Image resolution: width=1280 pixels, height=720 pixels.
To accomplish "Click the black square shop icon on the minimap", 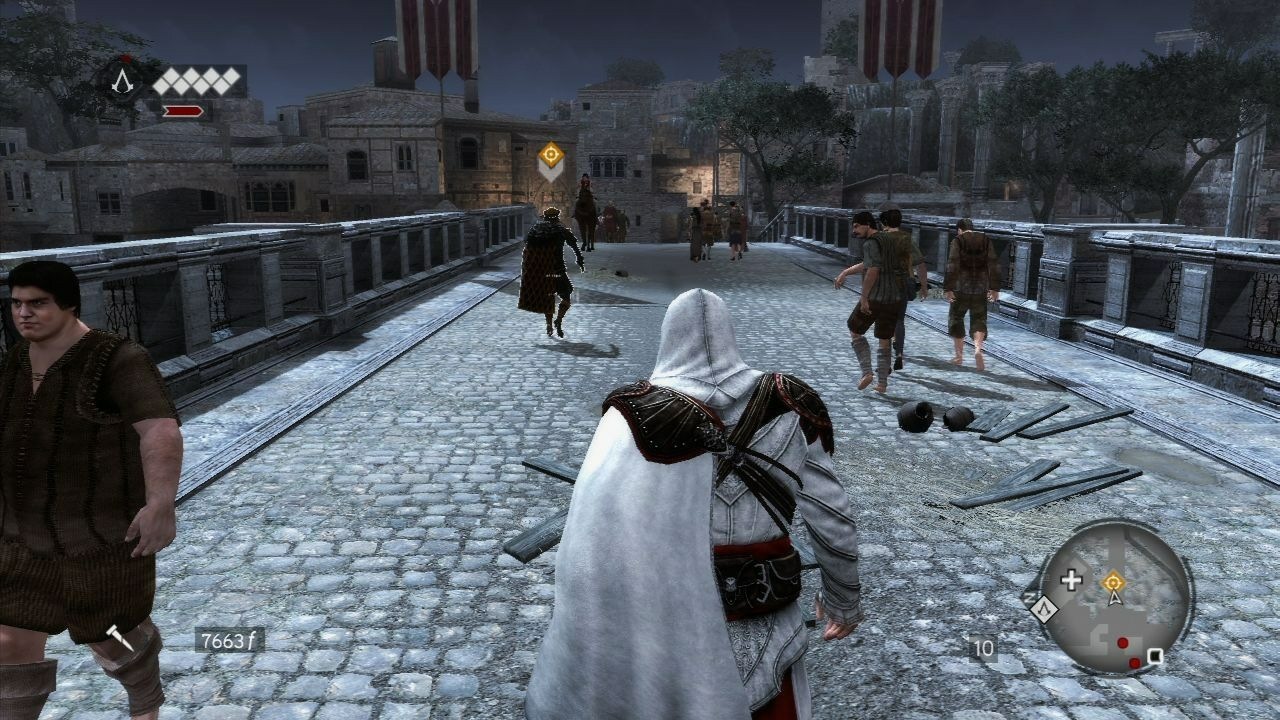I will click(x=1155, y=655).
